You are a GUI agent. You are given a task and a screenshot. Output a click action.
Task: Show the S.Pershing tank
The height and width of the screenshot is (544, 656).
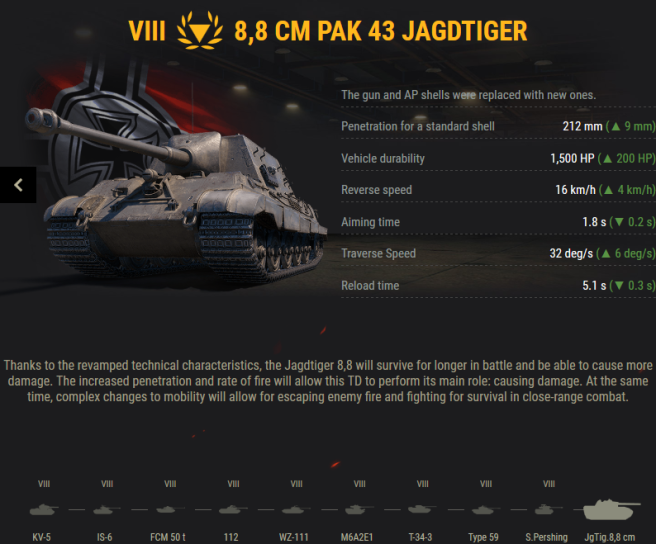pos(548,509)
